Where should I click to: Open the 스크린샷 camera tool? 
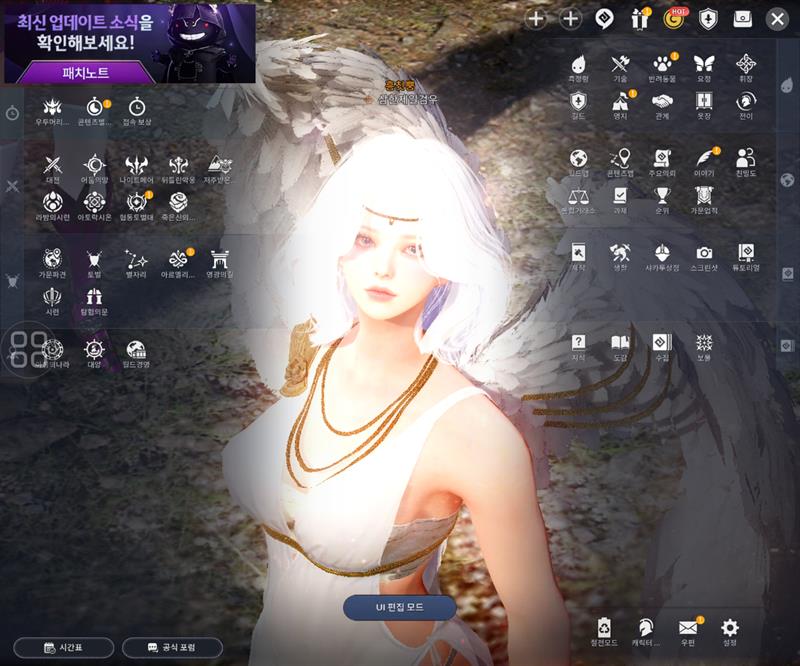pyautogui.click(x=704, y=257)
